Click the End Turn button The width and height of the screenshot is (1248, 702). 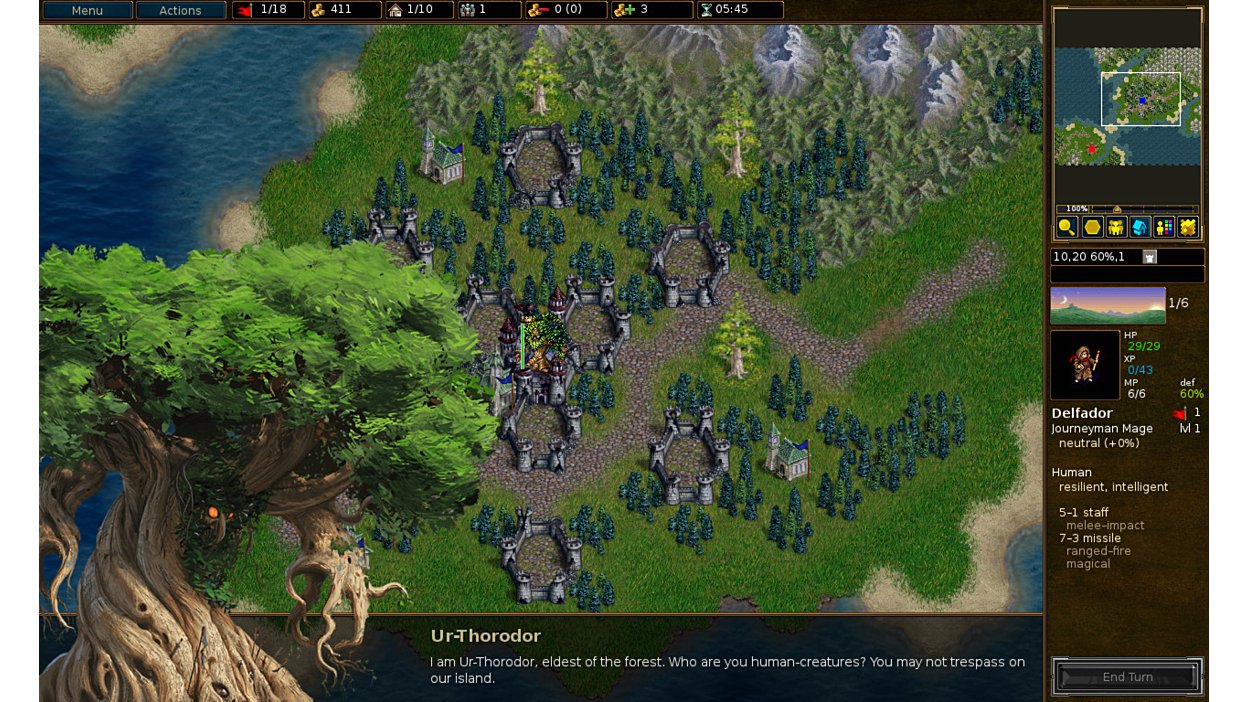pos(1127,677)
